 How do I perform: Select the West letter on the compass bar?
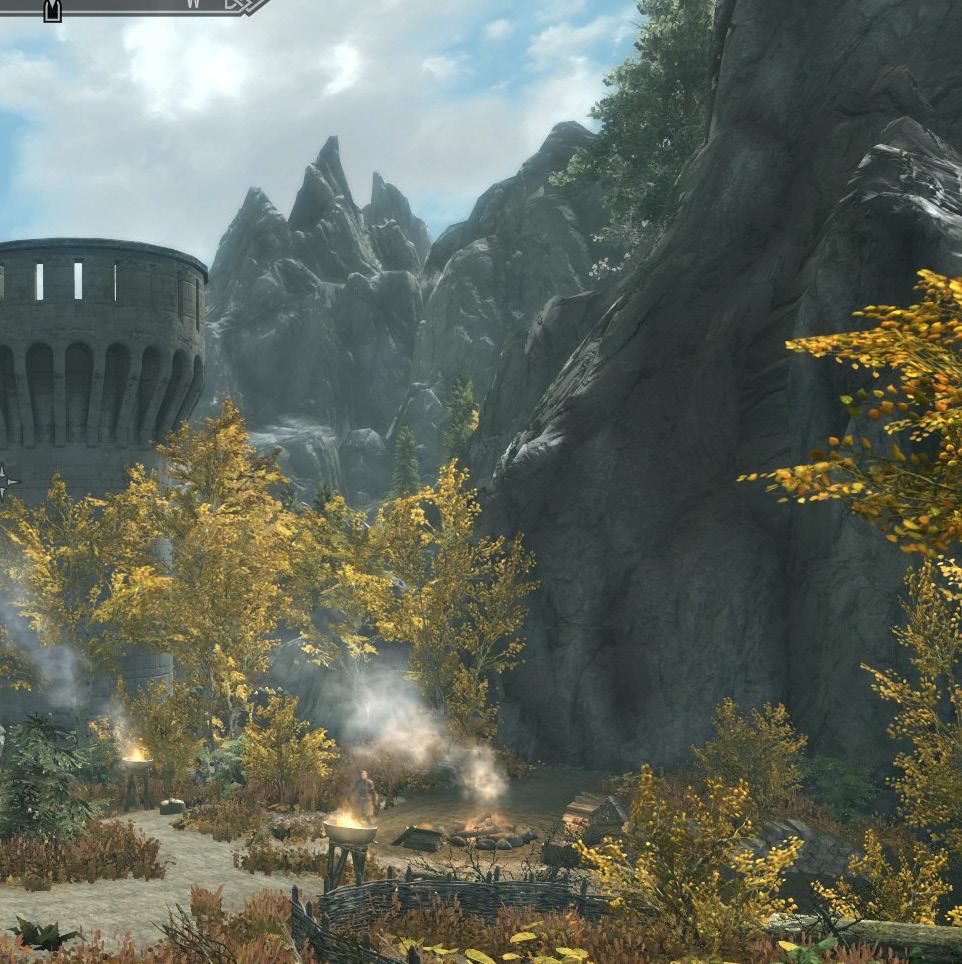pyautogui.click(x=194, y=3)
